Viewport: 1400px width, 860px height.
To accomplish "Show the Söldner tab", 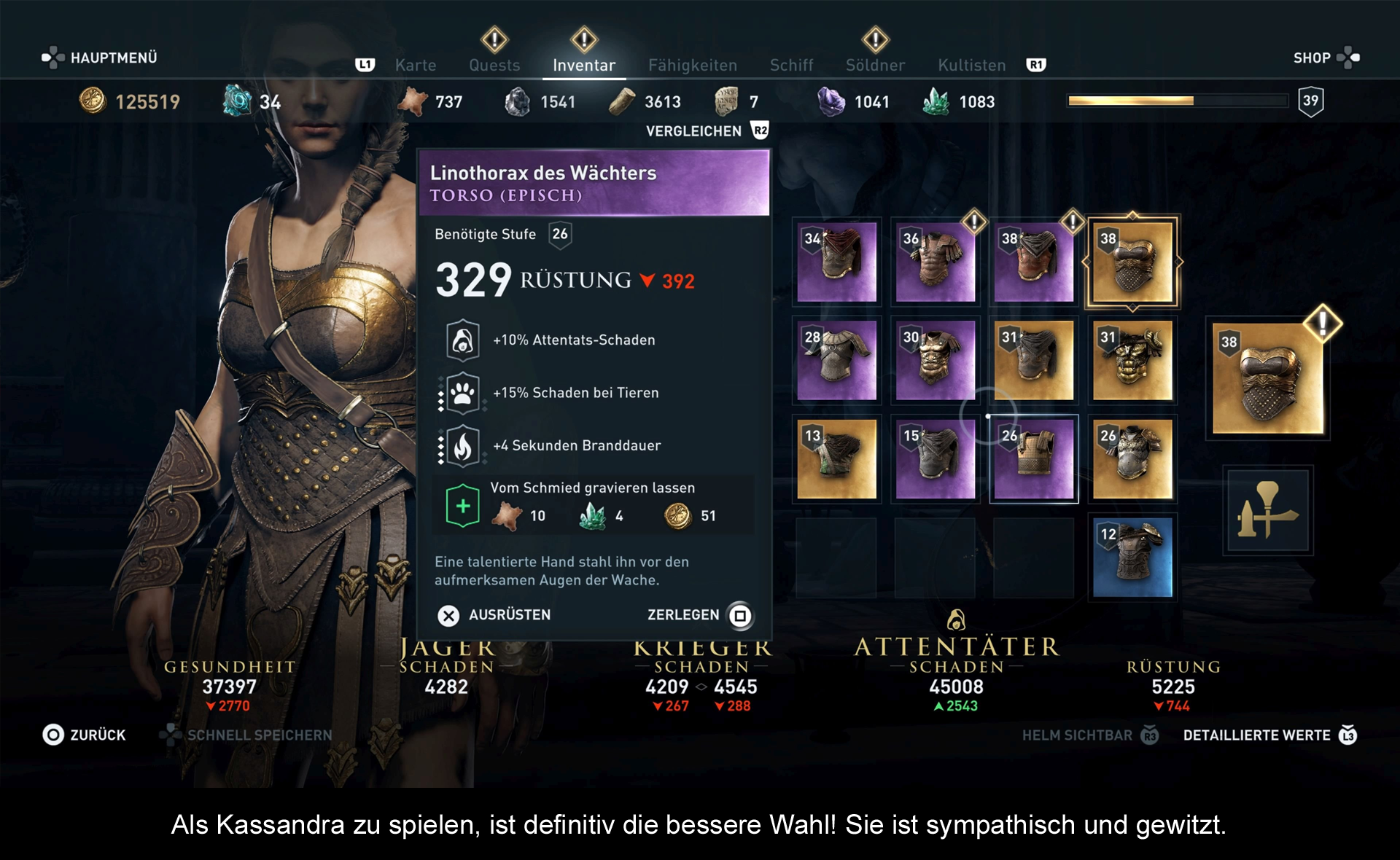I will tap(875, 65).
